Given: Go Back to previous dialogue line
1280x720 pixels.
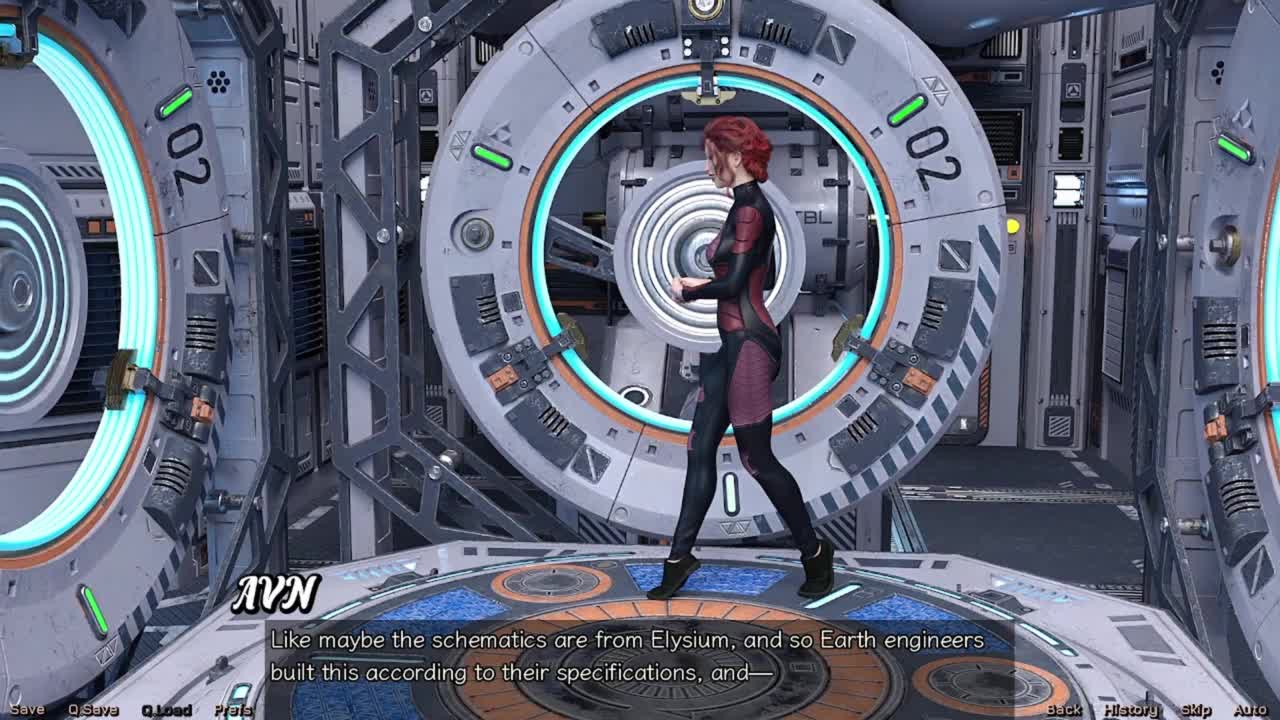Looking at the screenshot, I should (1064, 710).
